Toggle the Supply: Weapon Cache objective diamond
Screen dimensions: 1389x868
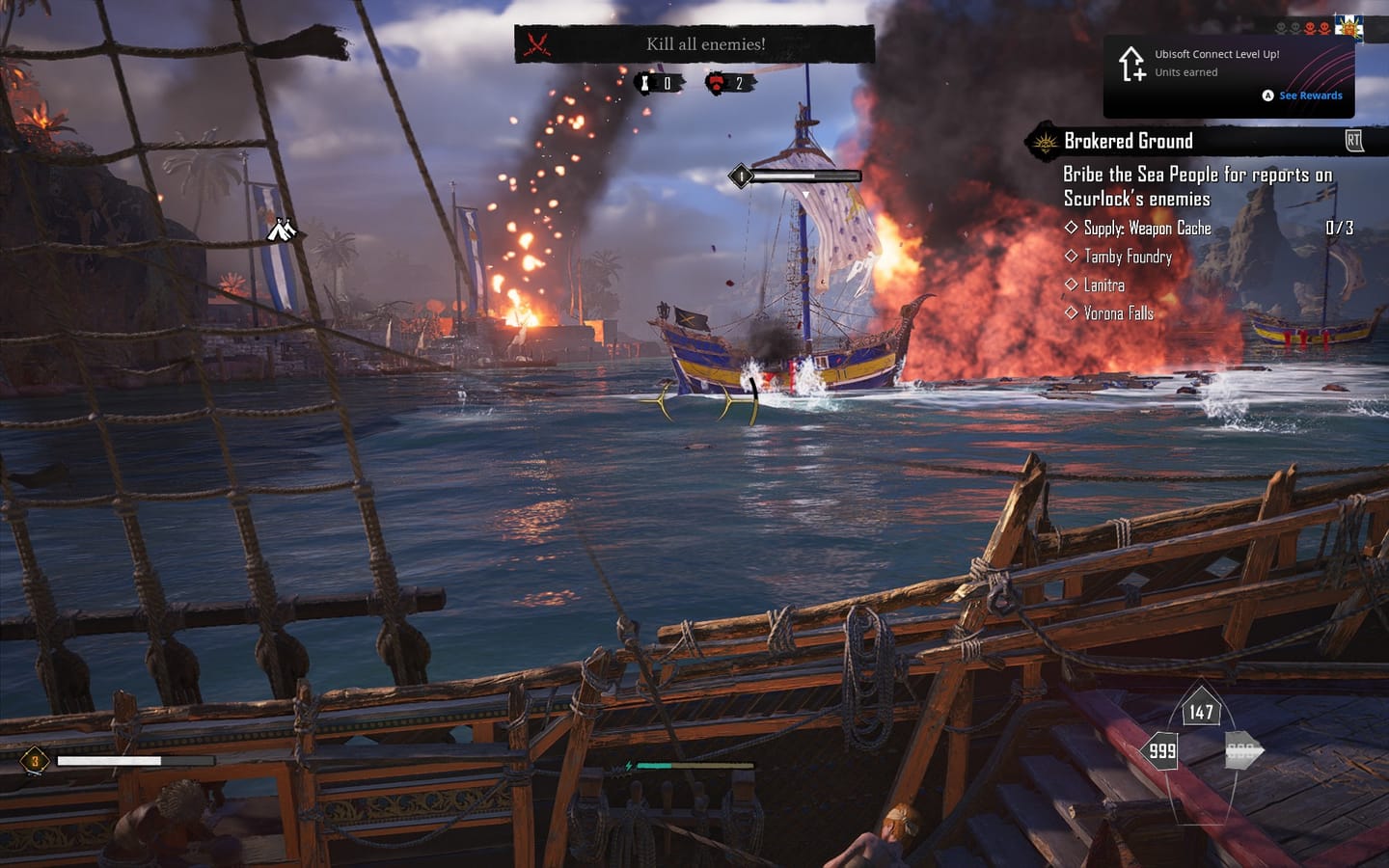pyautogui.click(x=1072, y=228)
